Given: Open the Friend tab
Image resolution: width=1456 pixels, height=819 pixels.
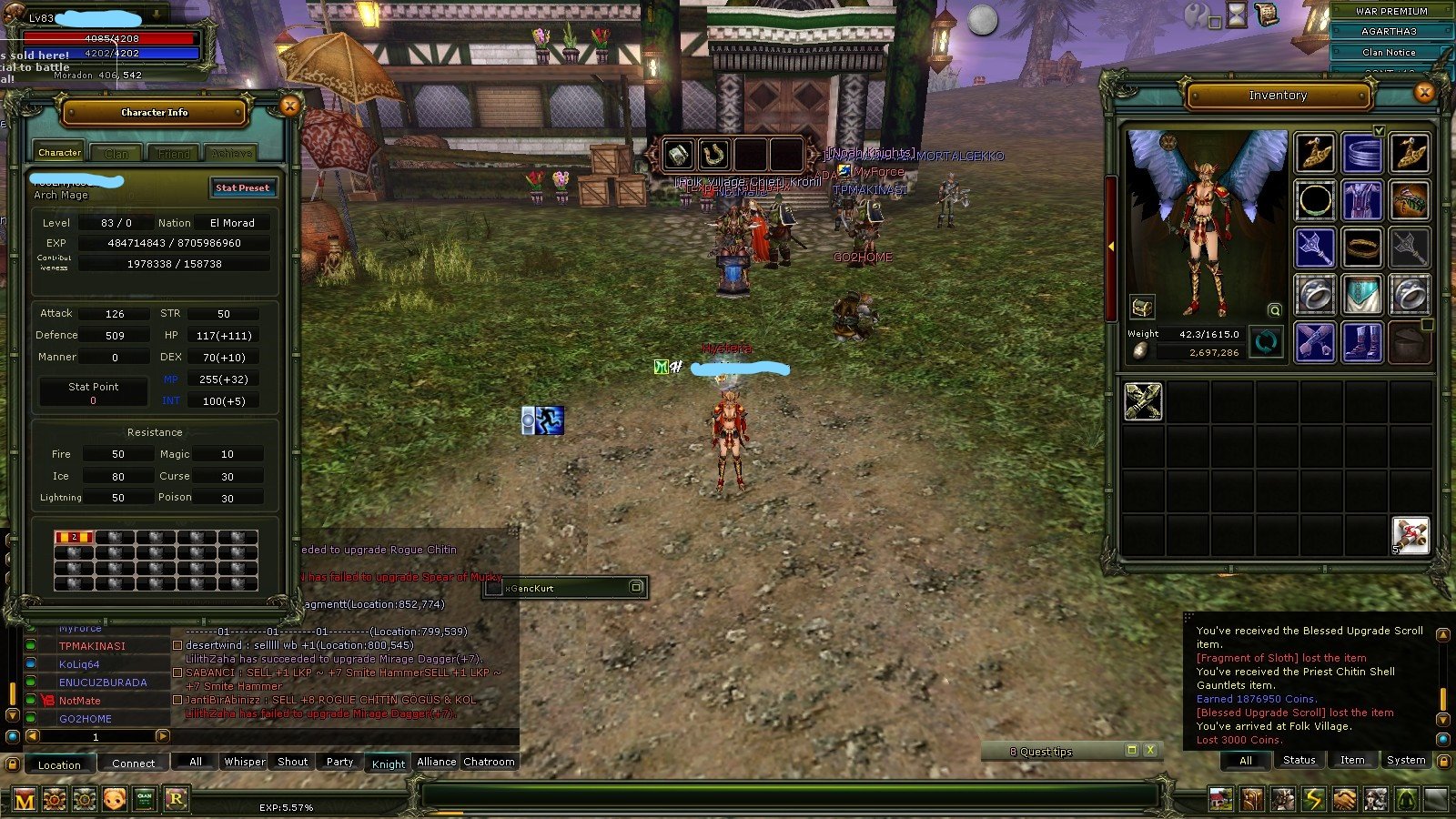Looking at the screenshot, I should [174, 153].
